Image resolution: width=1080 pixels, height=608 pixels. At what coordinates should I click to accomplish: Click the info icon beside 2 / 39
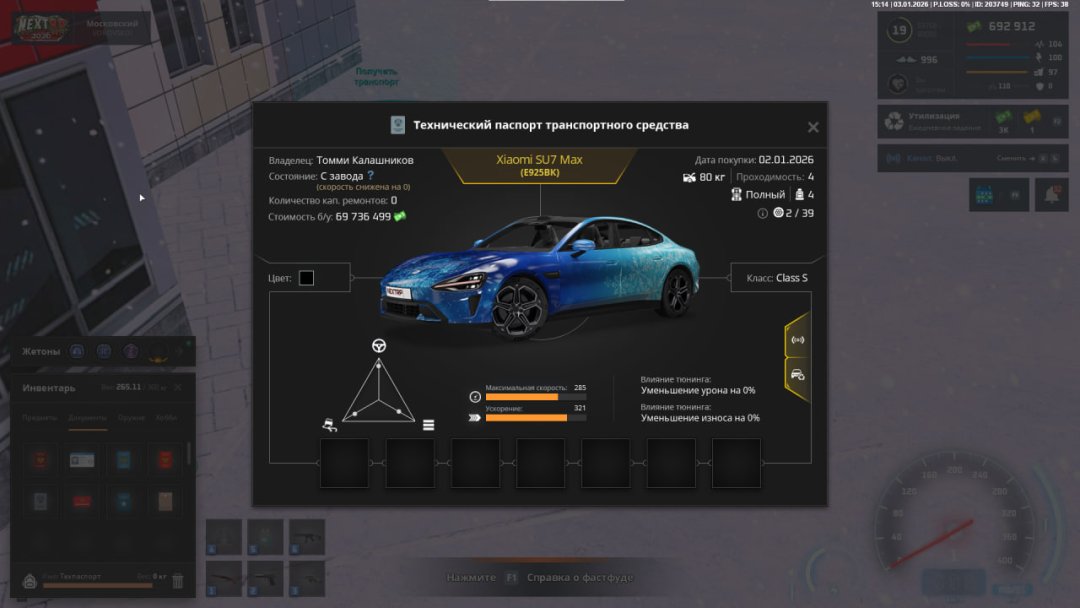pyautogui.click(x=763, y=213)
